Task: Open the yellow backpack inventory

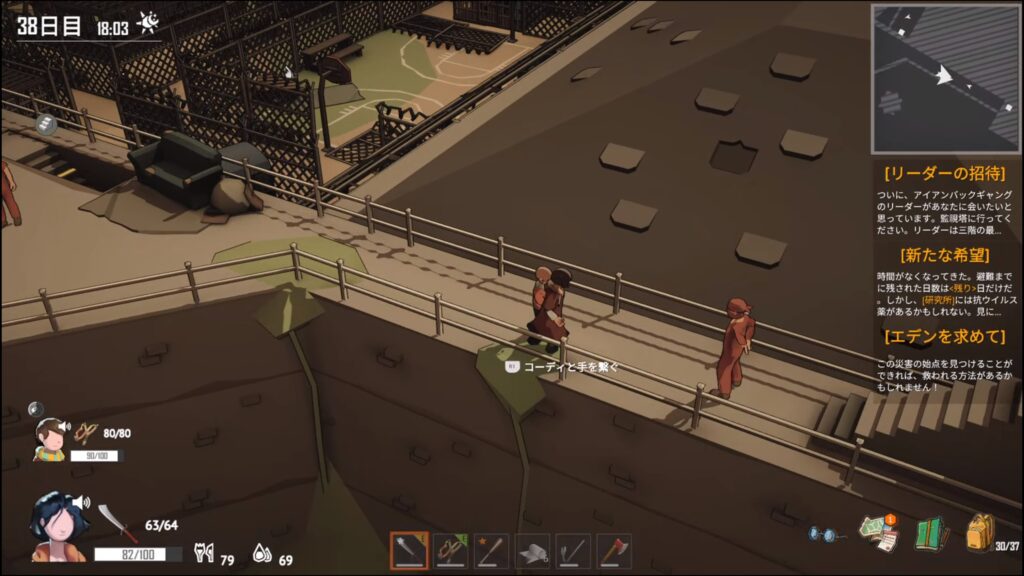Action: pyautogui.click(x=979, y=531)
